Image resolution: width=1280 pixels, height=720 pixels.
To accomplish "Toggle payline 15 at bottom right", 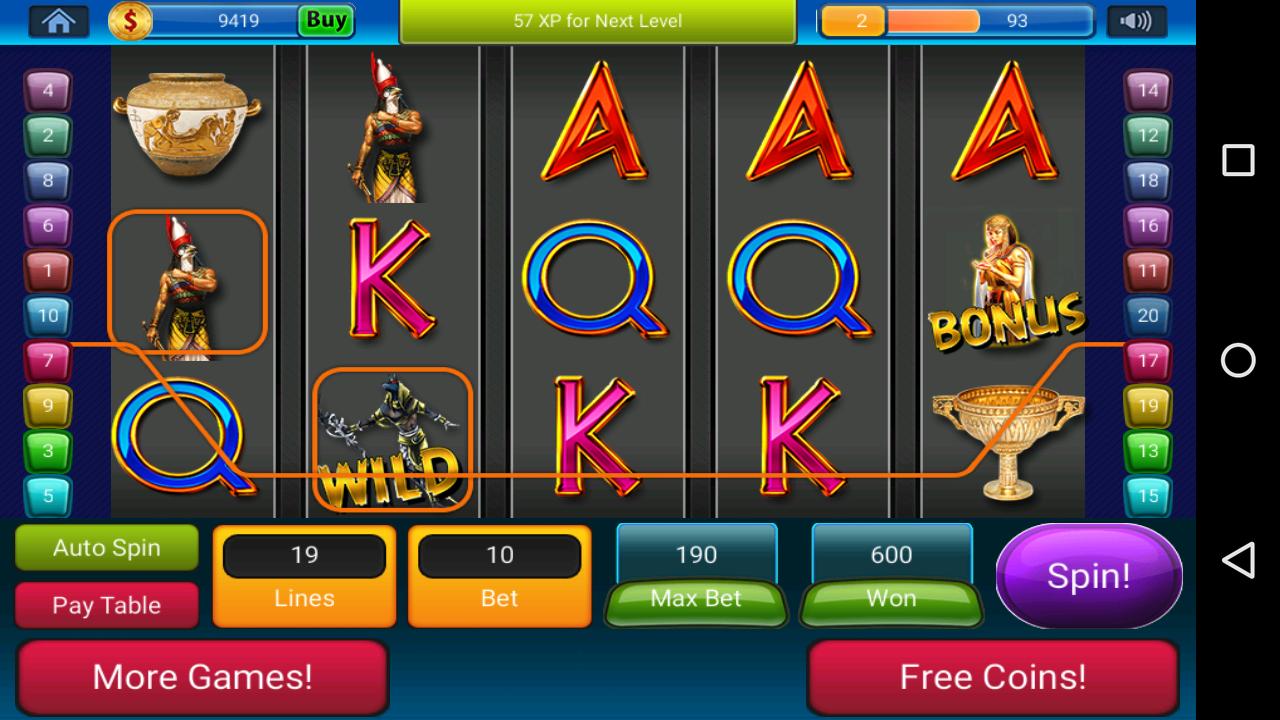I will (x=1148, y=494).
